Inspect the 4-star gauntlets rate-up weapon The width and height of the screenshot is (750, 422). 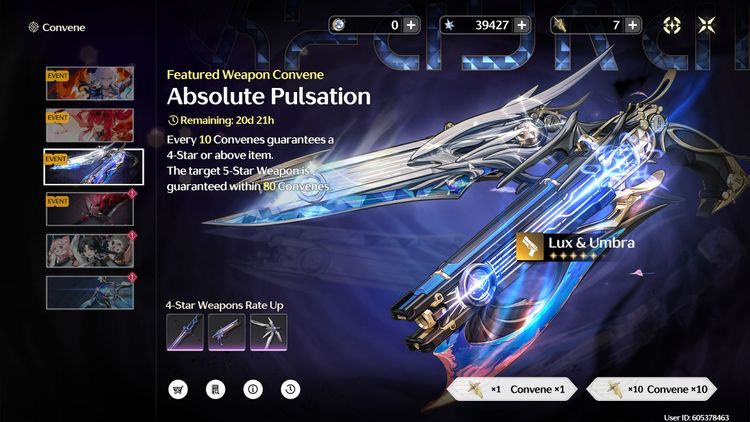pyautogui.click(x=268, y=332)
